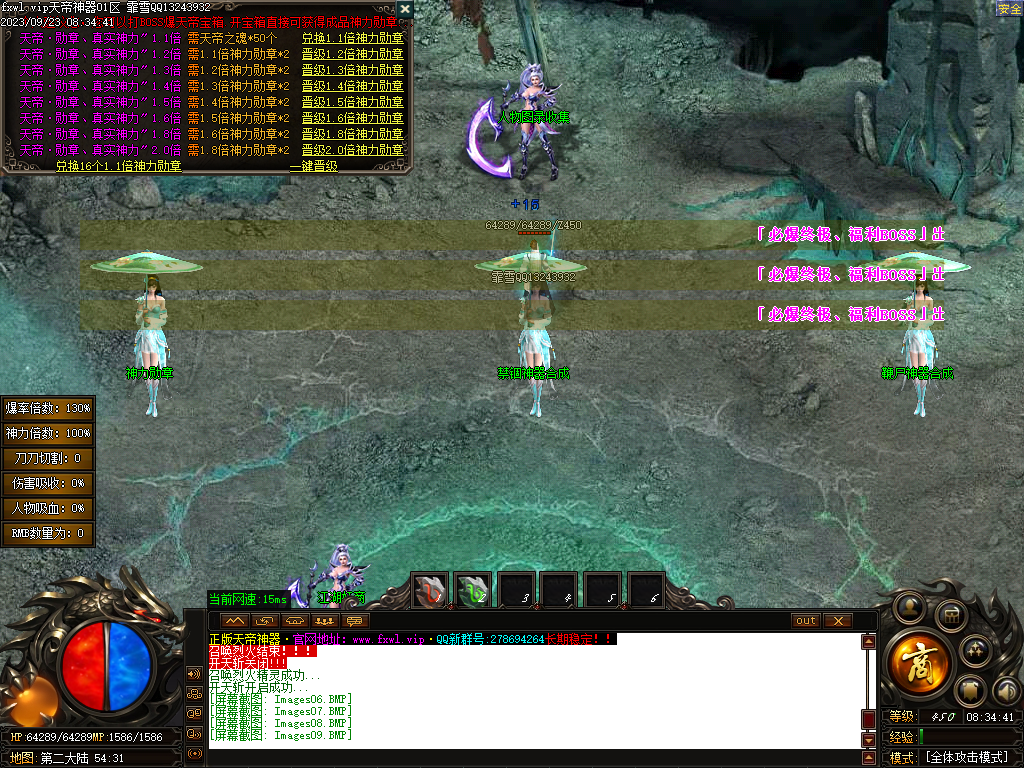Open the character portrait round button
Screen dimensions: 1024x768
(909, 606)
